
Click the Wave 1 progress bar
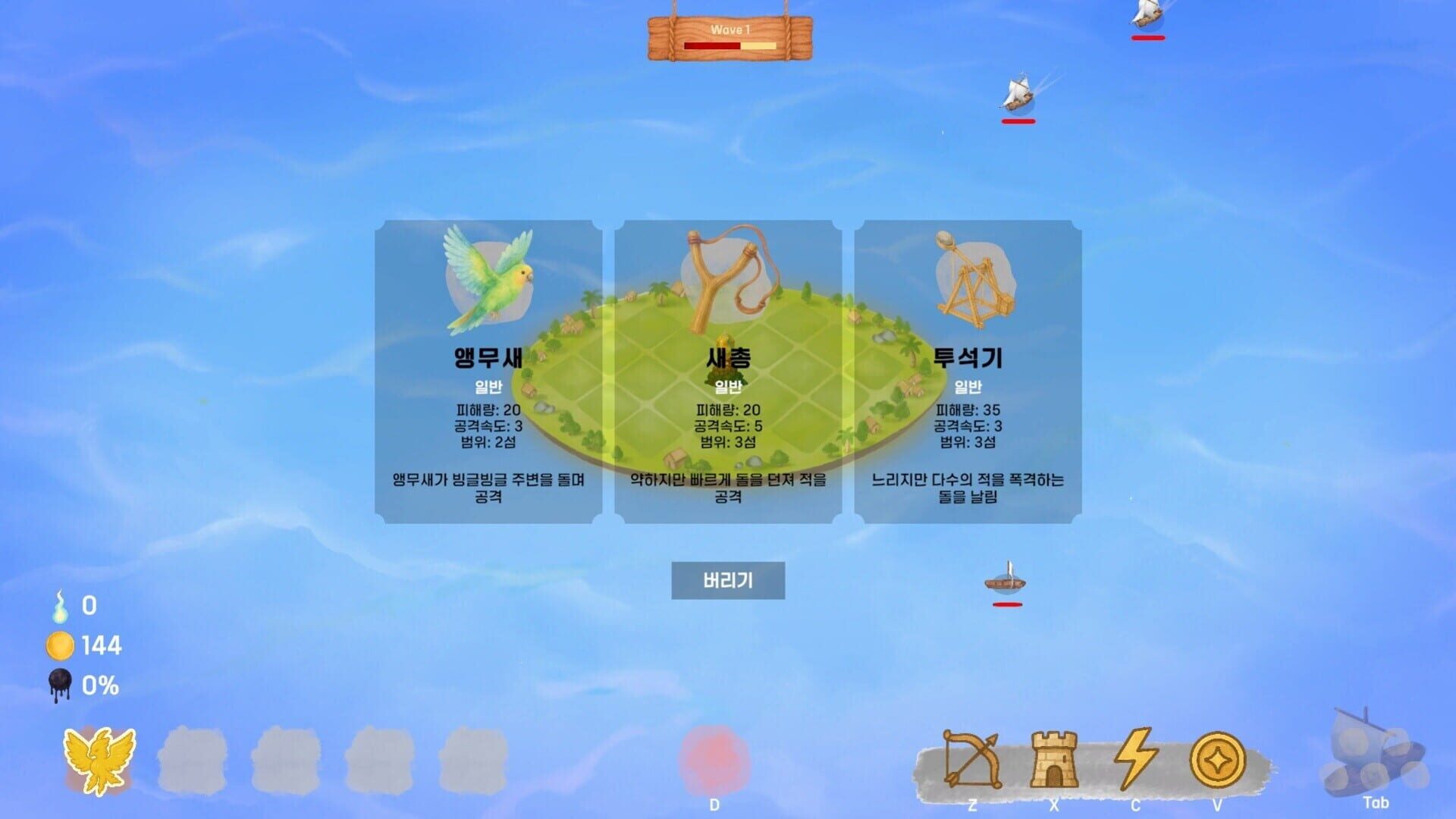(730, 45)
